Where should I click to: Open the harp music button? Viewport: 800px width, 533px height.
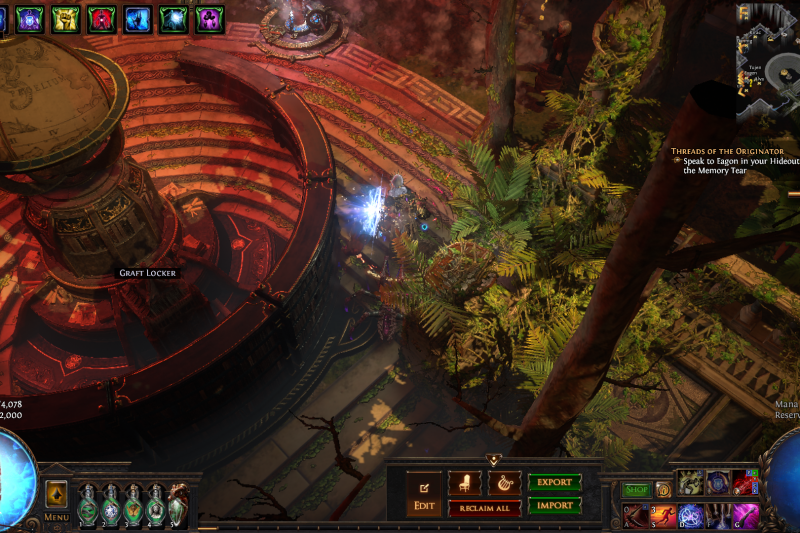tap(504, 483)
